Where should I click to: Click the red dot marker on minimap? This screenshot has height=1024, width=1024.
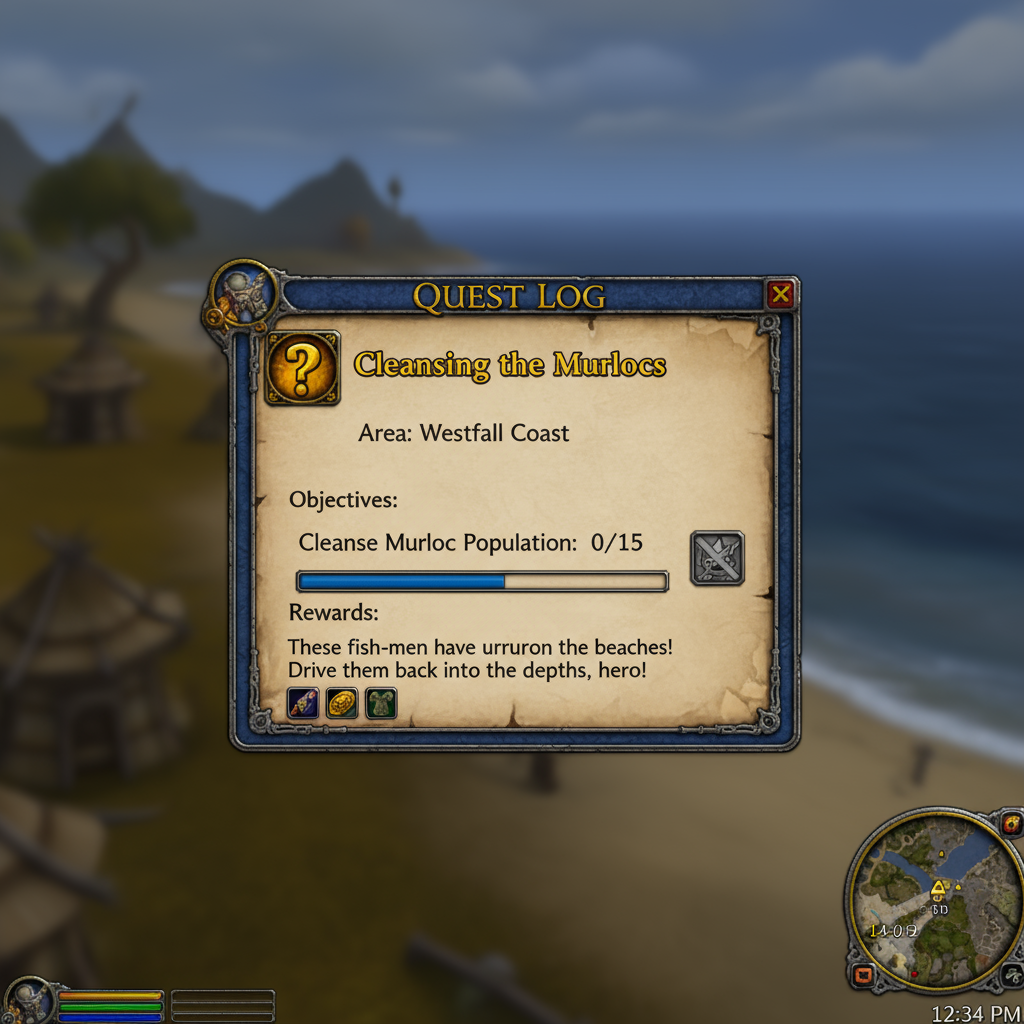point(913,973)
